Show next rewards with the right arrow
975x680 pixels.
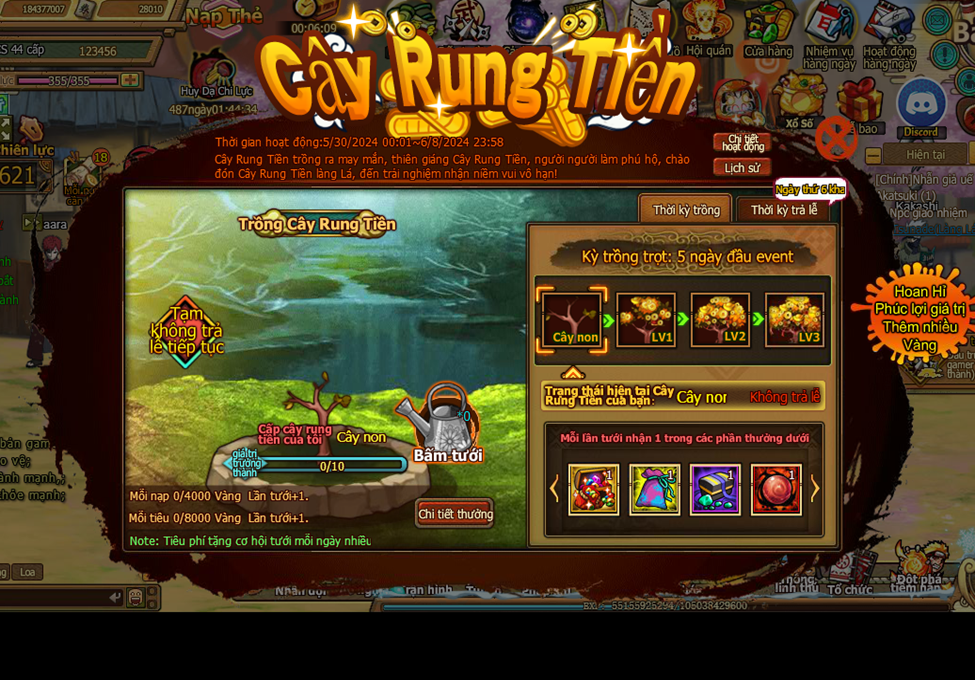point(815,489)
